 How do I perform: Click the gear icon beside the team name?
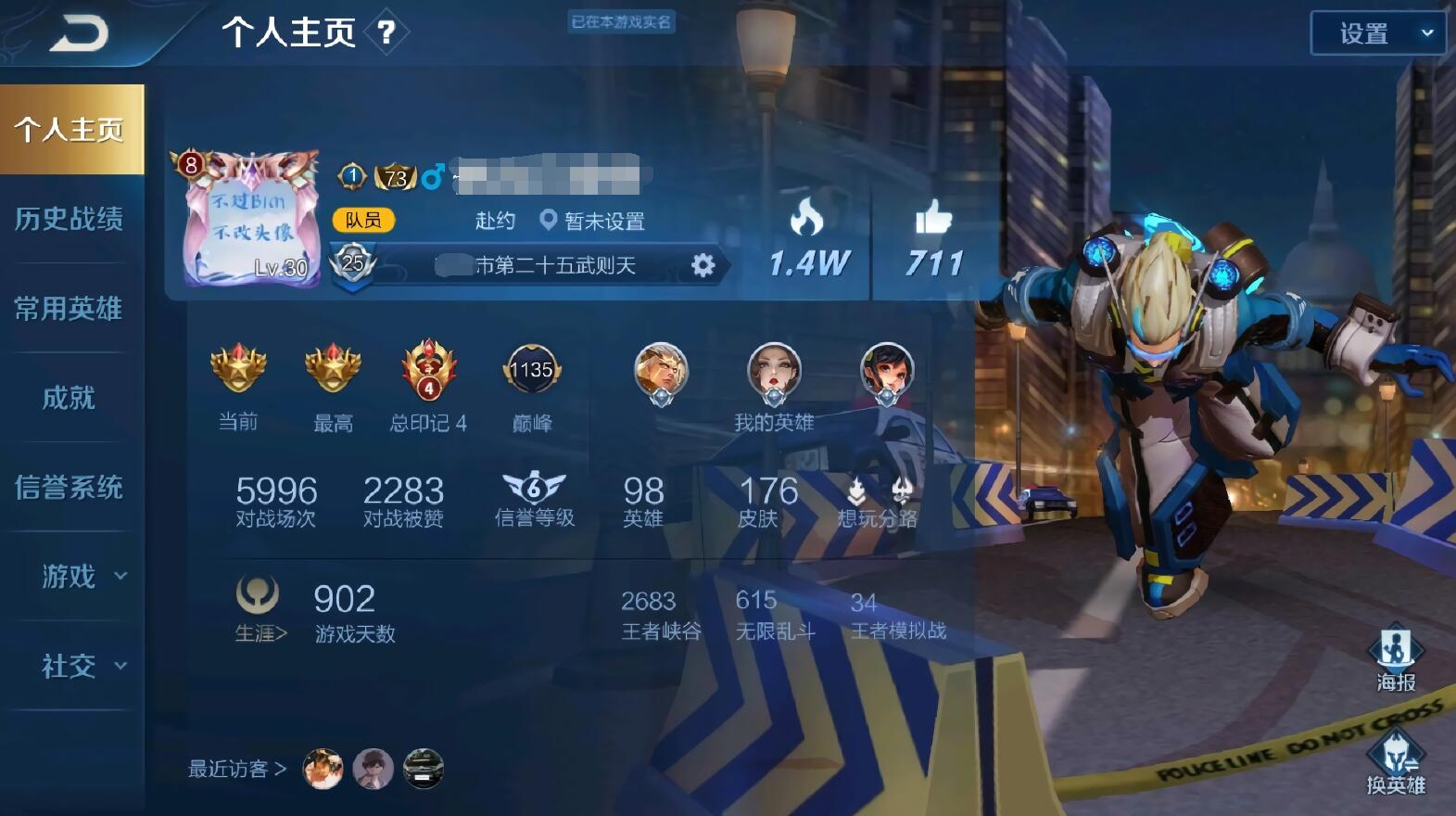[704, 265]
